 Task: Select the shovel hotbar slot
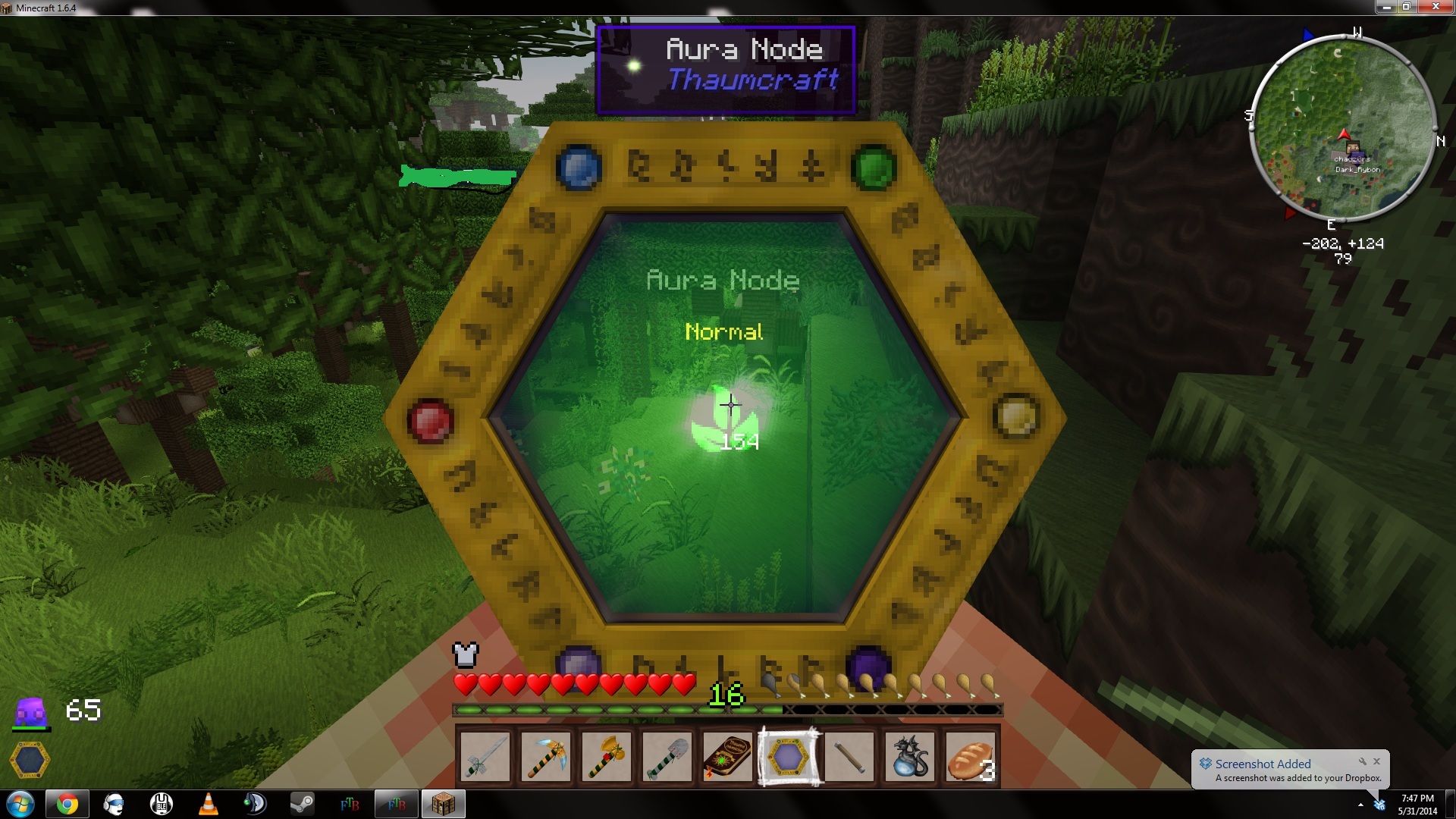(x=667, y=756)
